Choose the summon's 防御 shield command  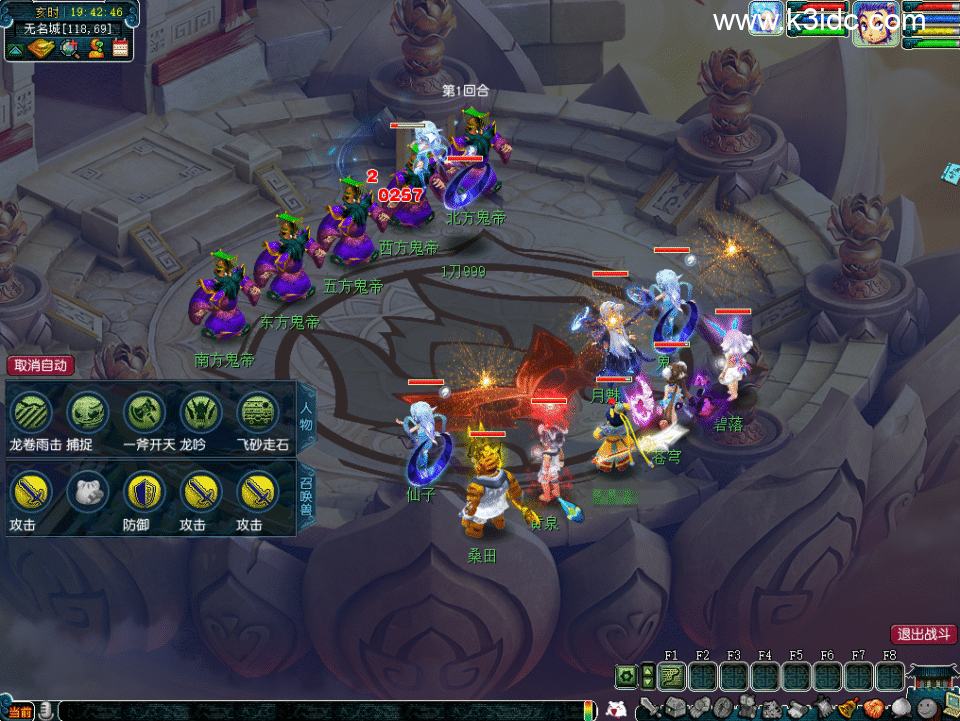point(143,493)
